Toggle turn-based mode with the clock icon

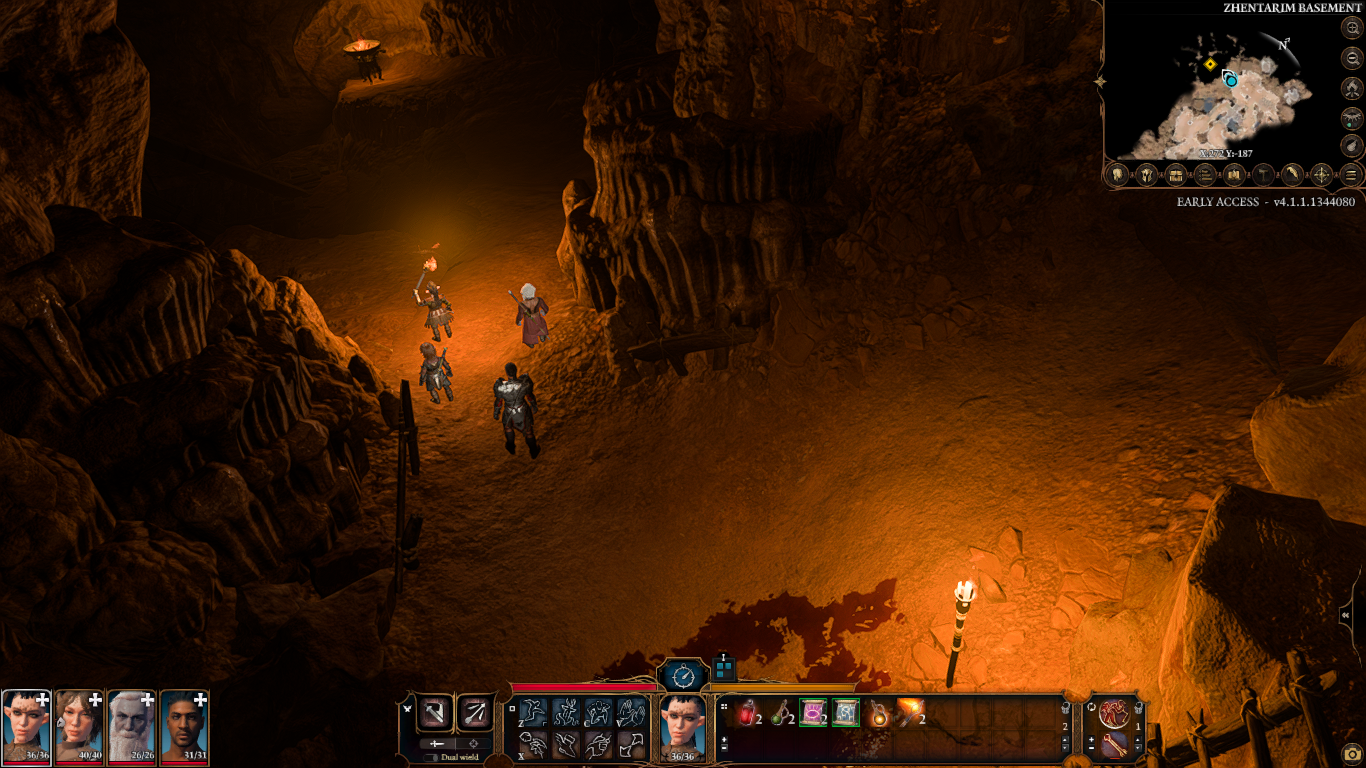683,676
